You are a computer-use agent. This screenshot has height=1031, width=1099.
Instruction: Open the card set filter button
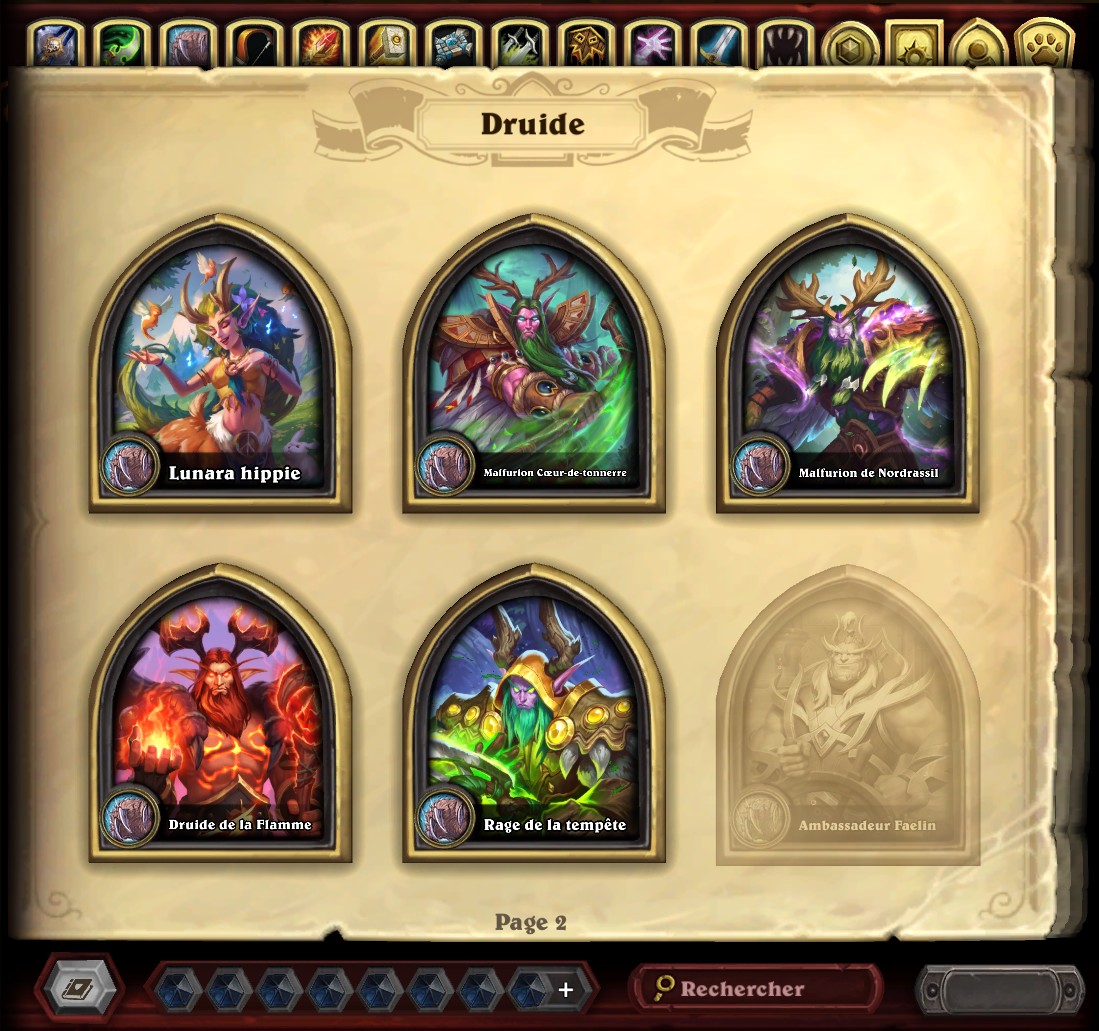tap(79, 988)
